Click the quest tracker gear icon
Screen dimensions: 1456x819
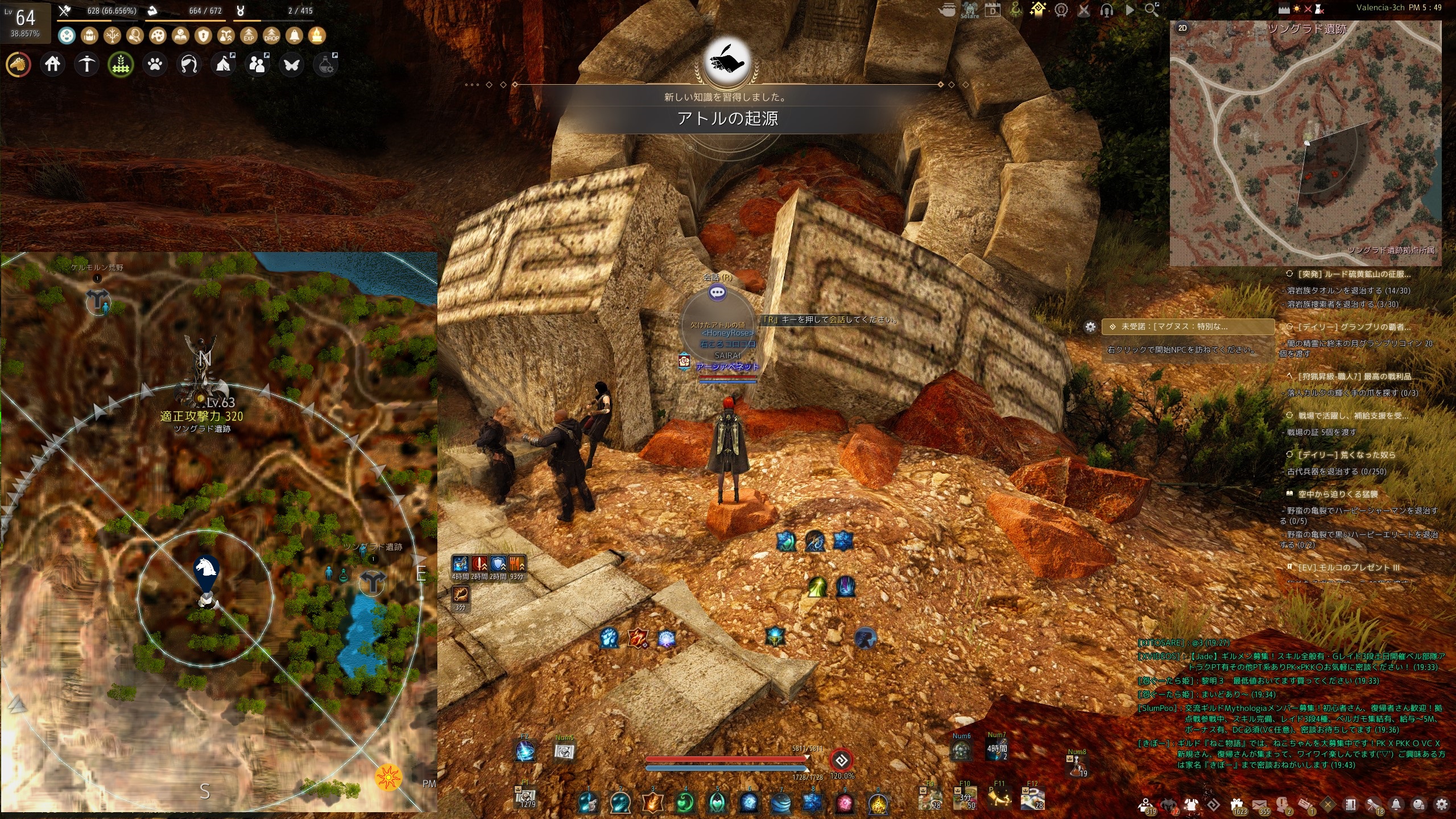pyautogui.click(x=1090, y=327)
